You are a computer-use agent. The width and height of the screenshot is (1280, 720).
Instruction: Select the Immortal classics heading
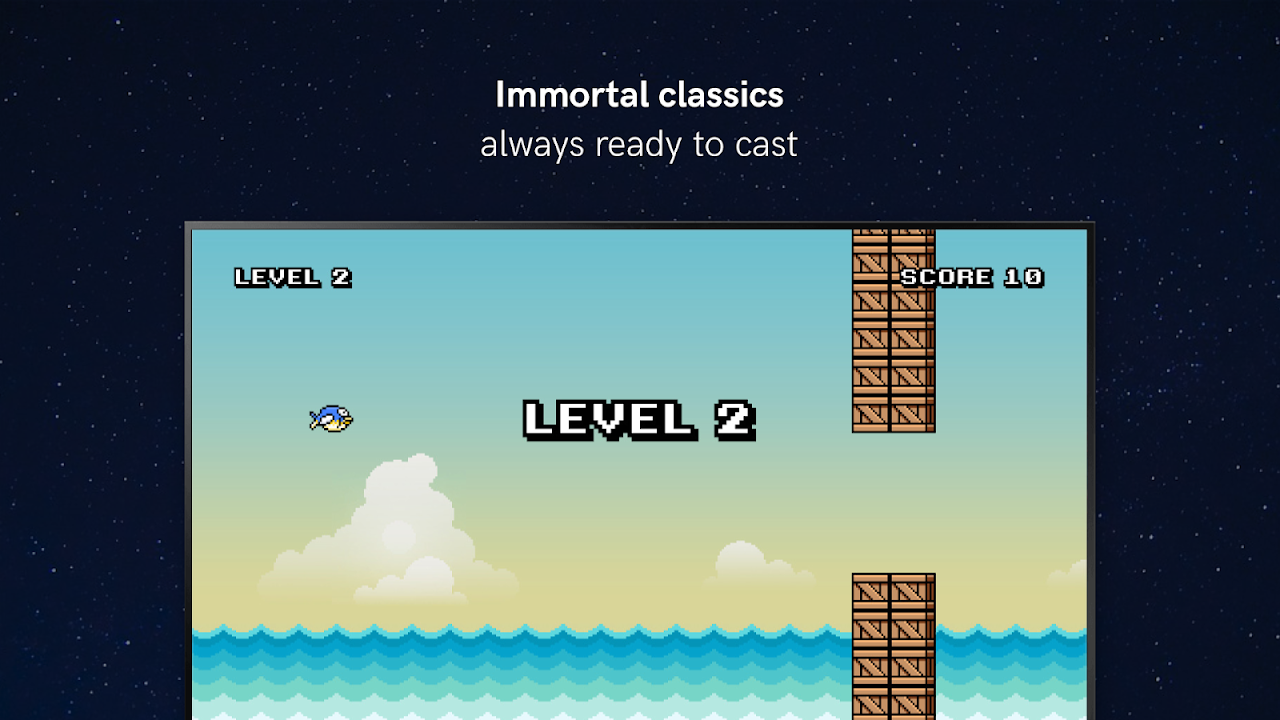[x=638, y=94]
